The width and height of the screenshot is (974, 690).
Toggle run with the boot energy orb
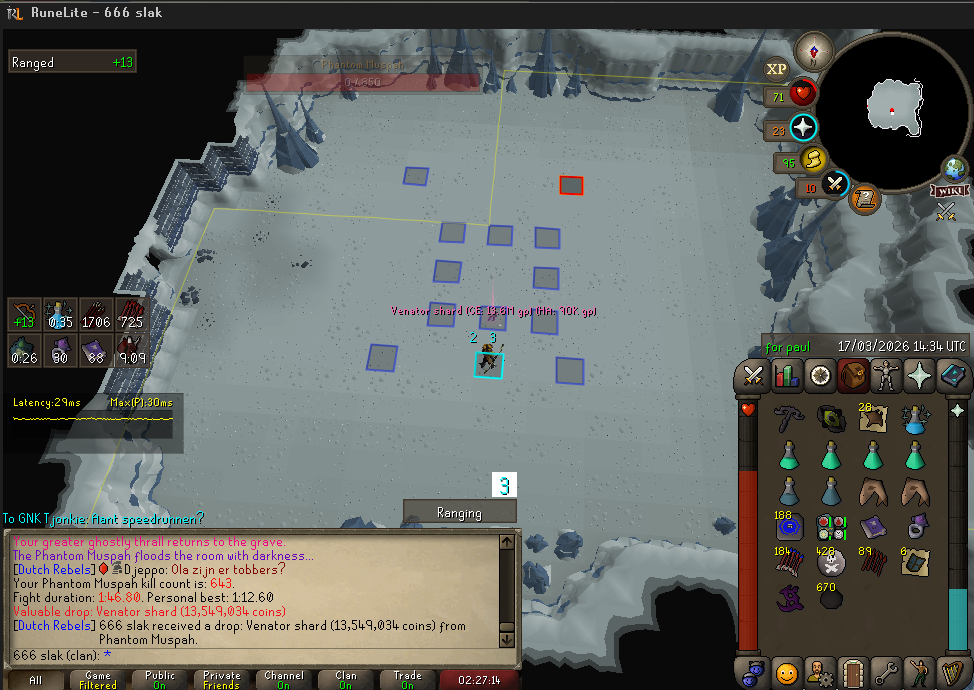pyautogui.click(x=813, y=159)
